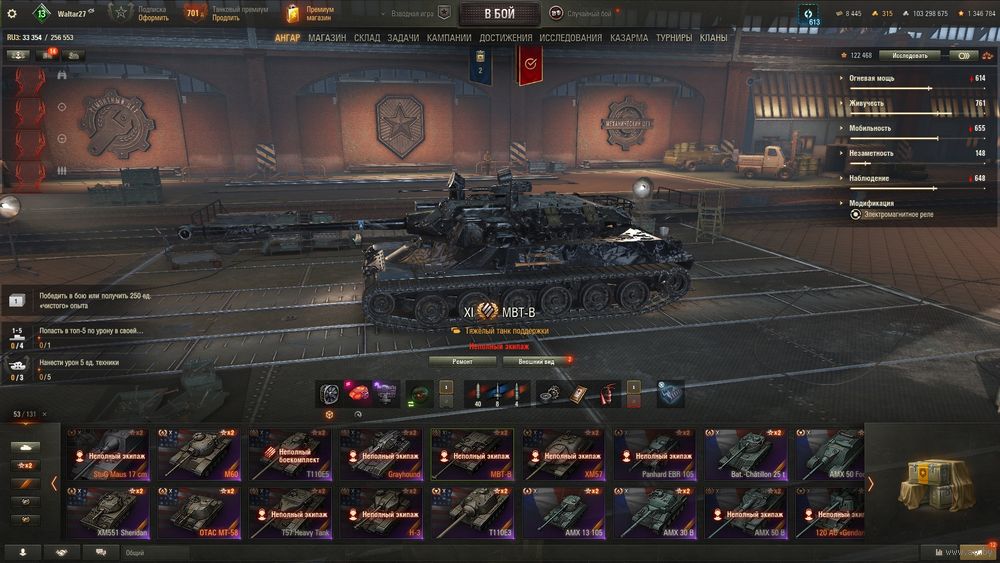1000x563 pixels.
Task: Start battle with the В БОЙ button
Action: pyautogui.click(x=499, y=14)
